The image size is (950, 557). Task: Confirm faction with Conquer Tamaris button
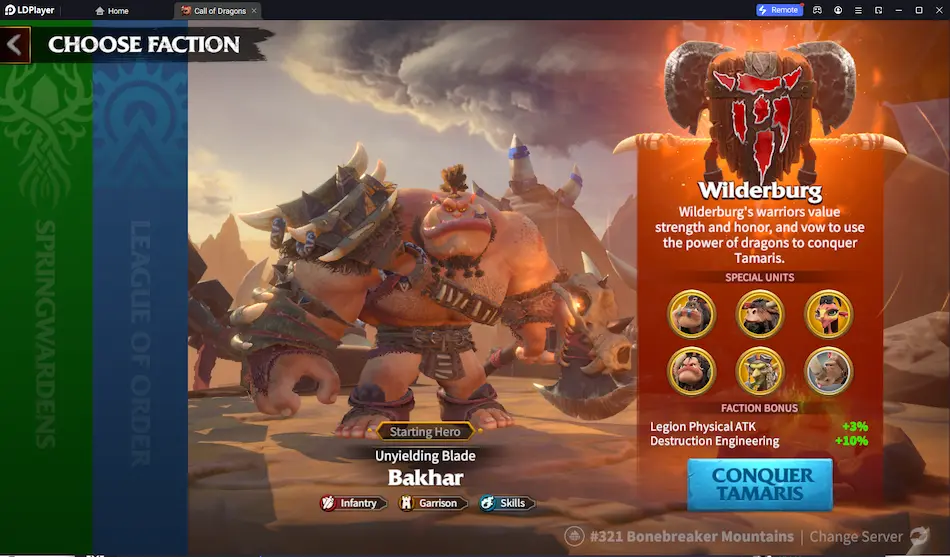pos(760,484)
